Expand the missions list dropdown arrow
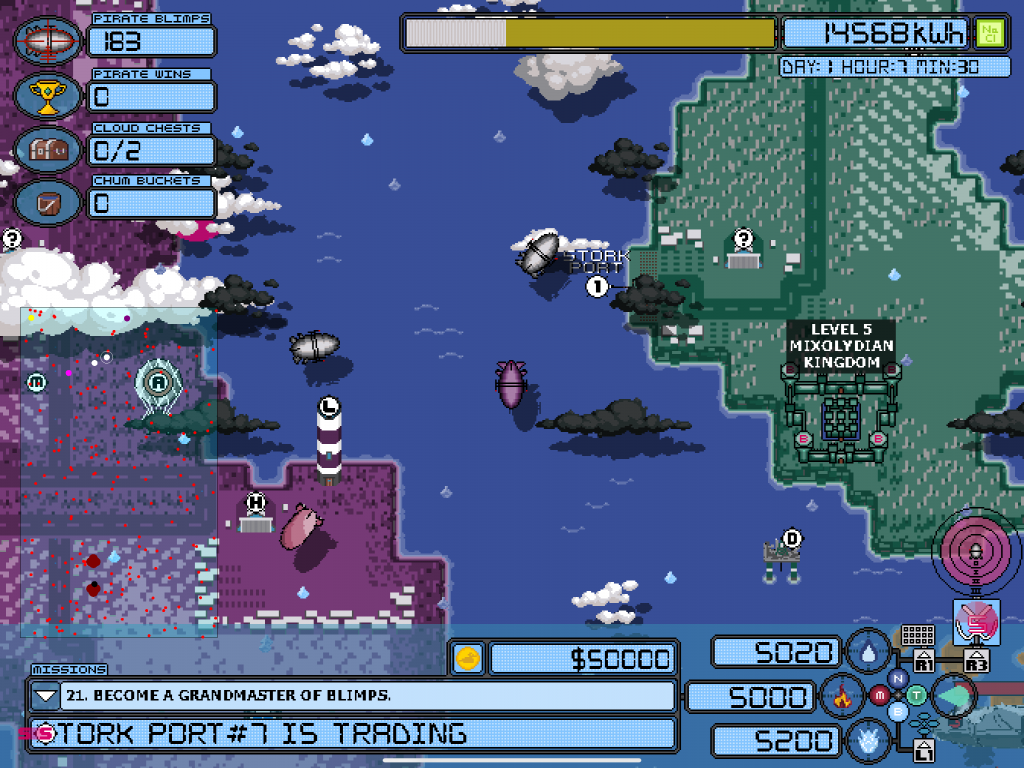This screenshot has height=768, width=1024. pyautogui.click(x=46, y=696)
